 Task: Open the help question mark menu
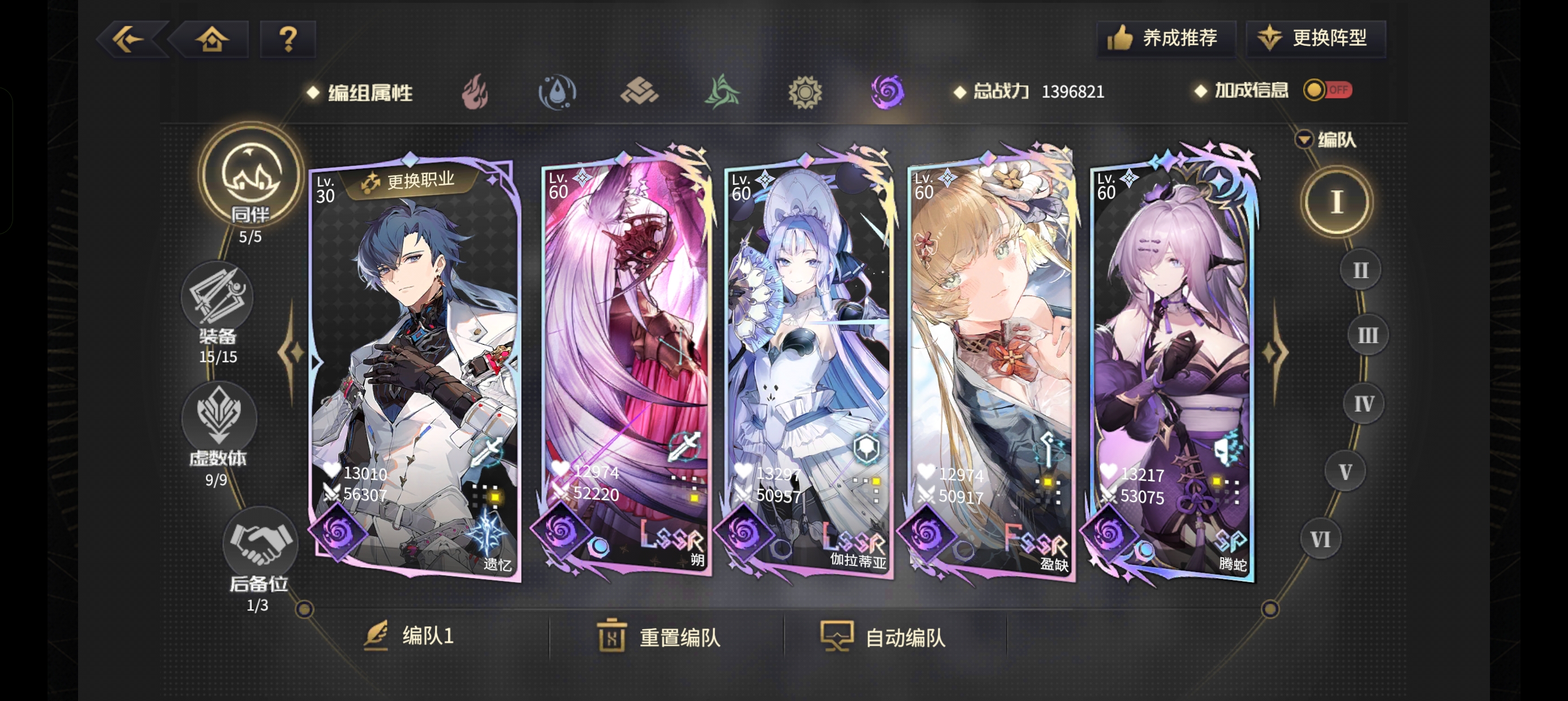click(287, 38)
